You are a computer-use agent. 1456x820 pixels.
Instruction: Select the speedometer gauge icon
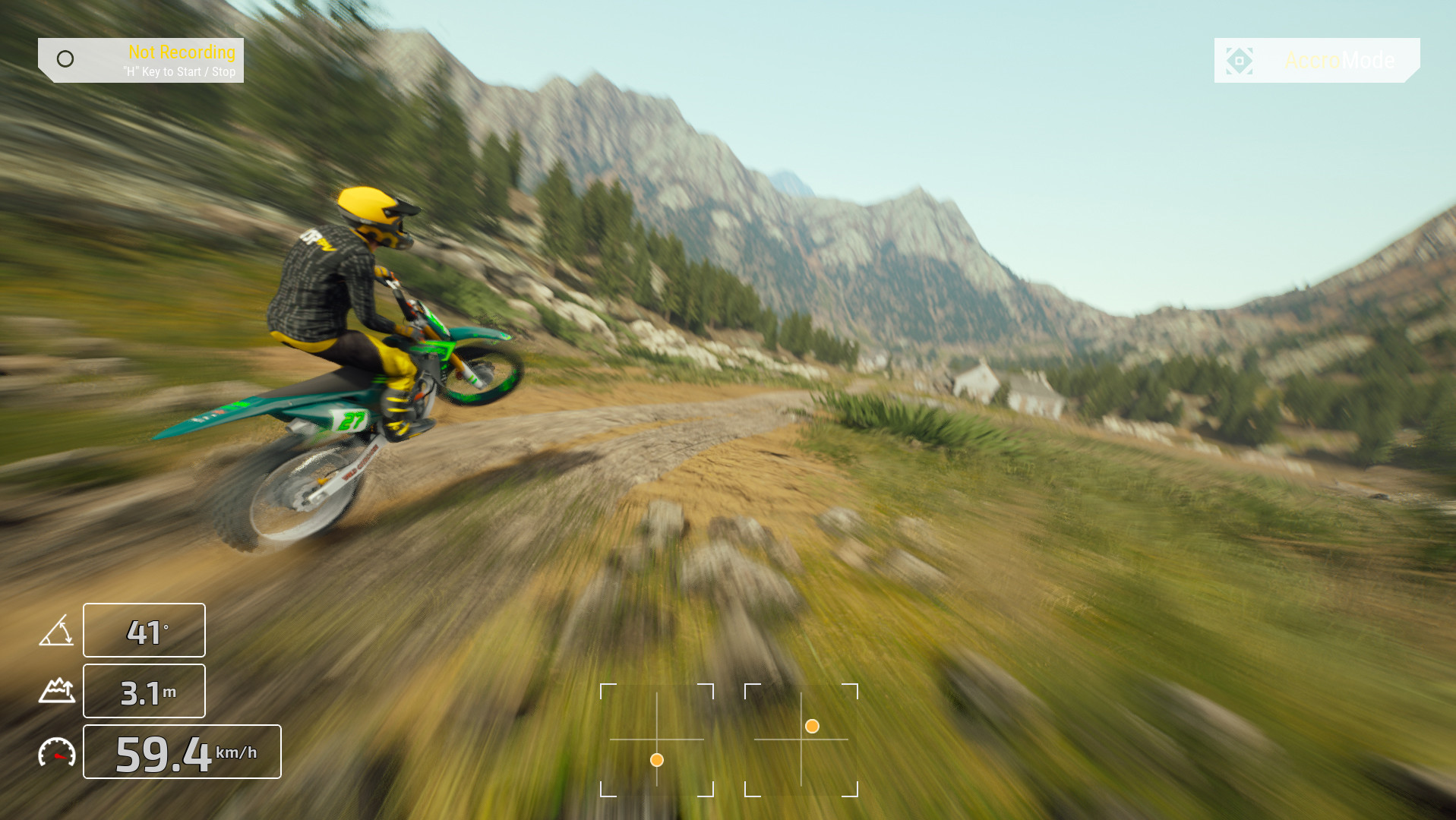[57, 752]
